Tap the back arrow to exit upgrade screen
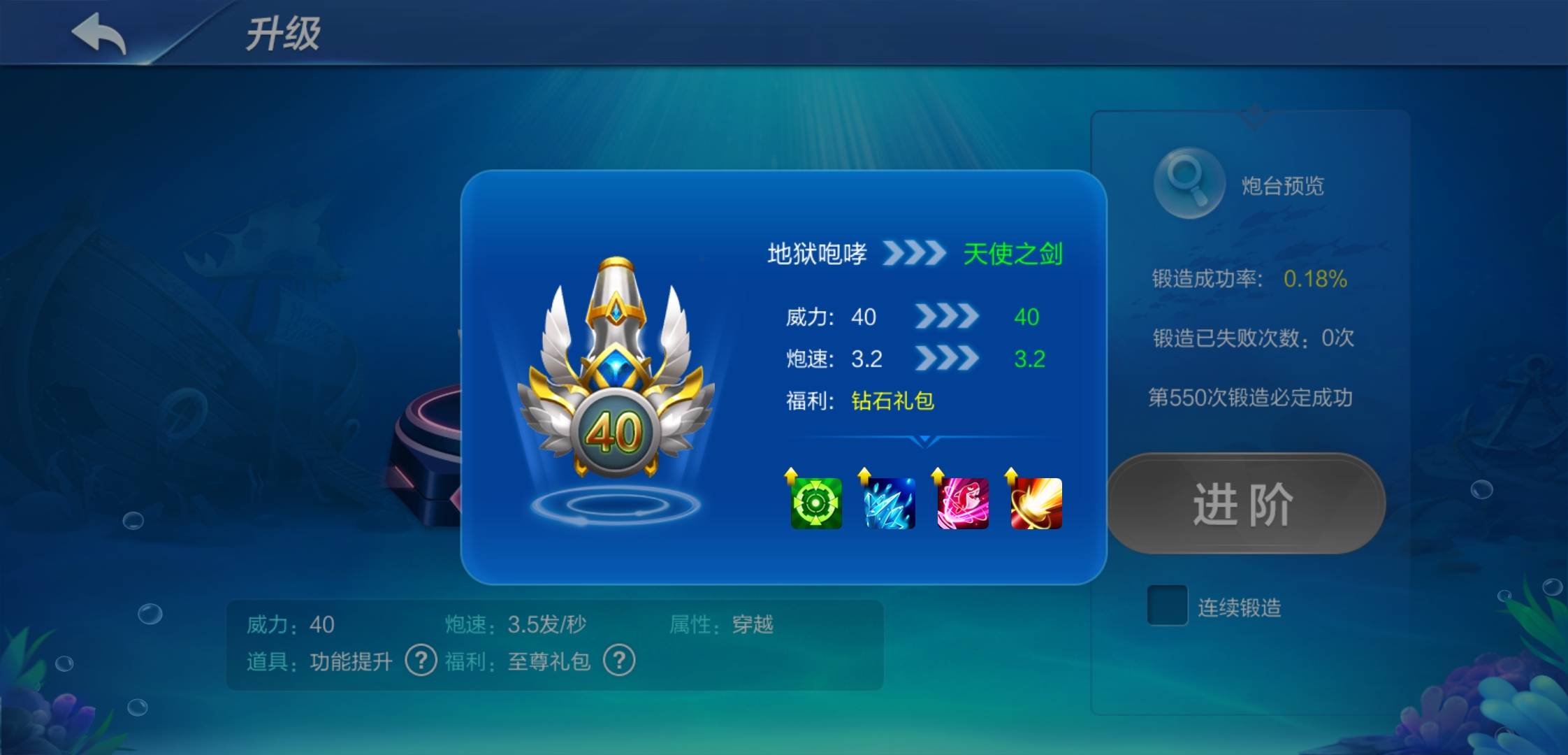 (x=99, y=34)
